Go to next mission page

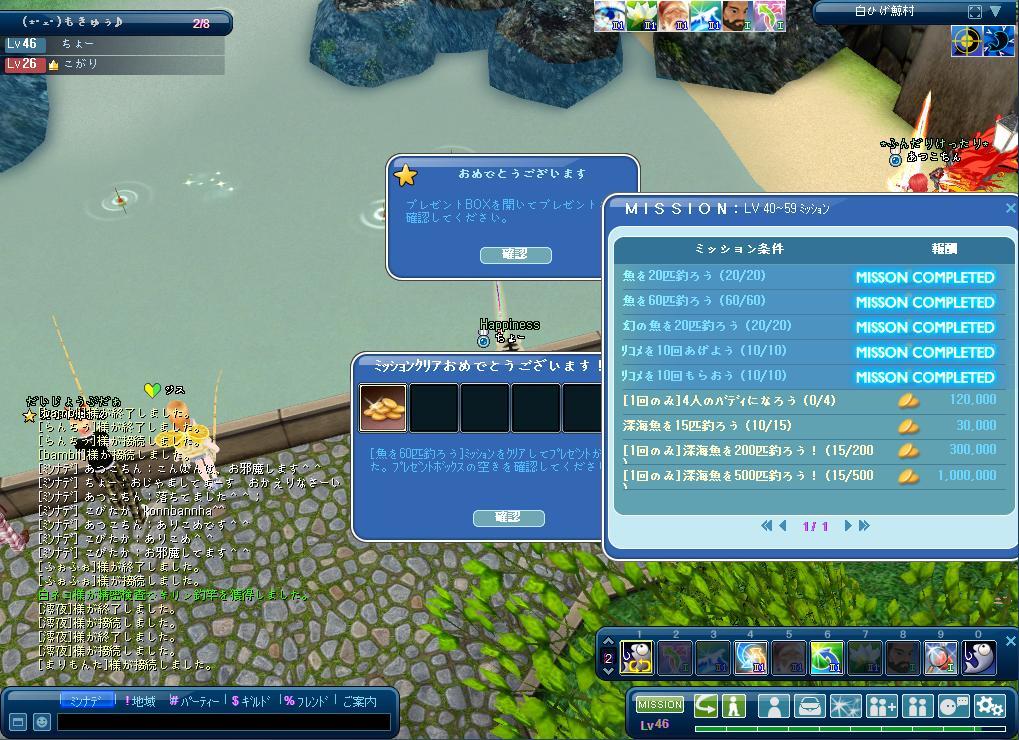pos(848,526)
